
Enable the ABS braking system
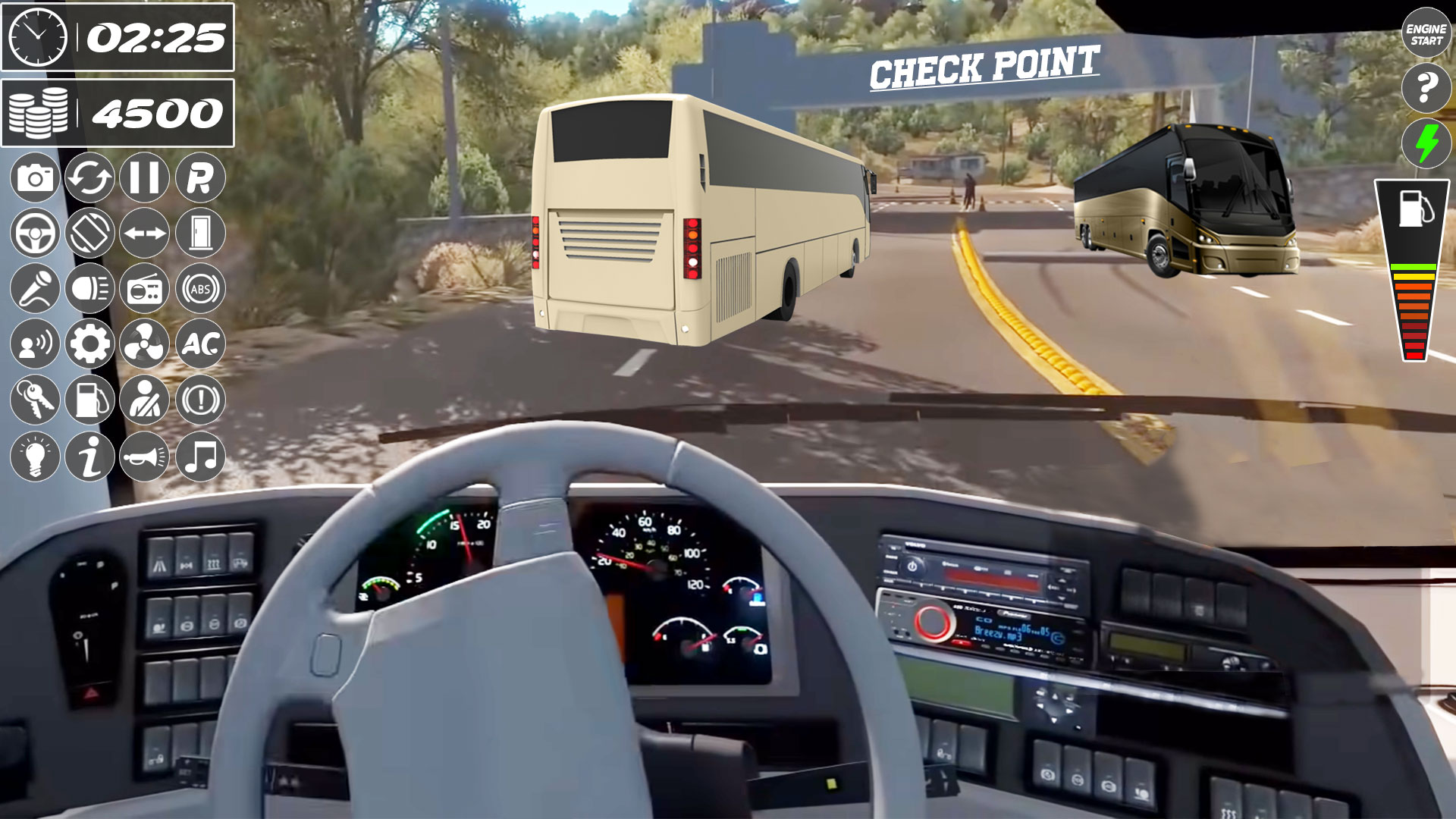point(200,287)
